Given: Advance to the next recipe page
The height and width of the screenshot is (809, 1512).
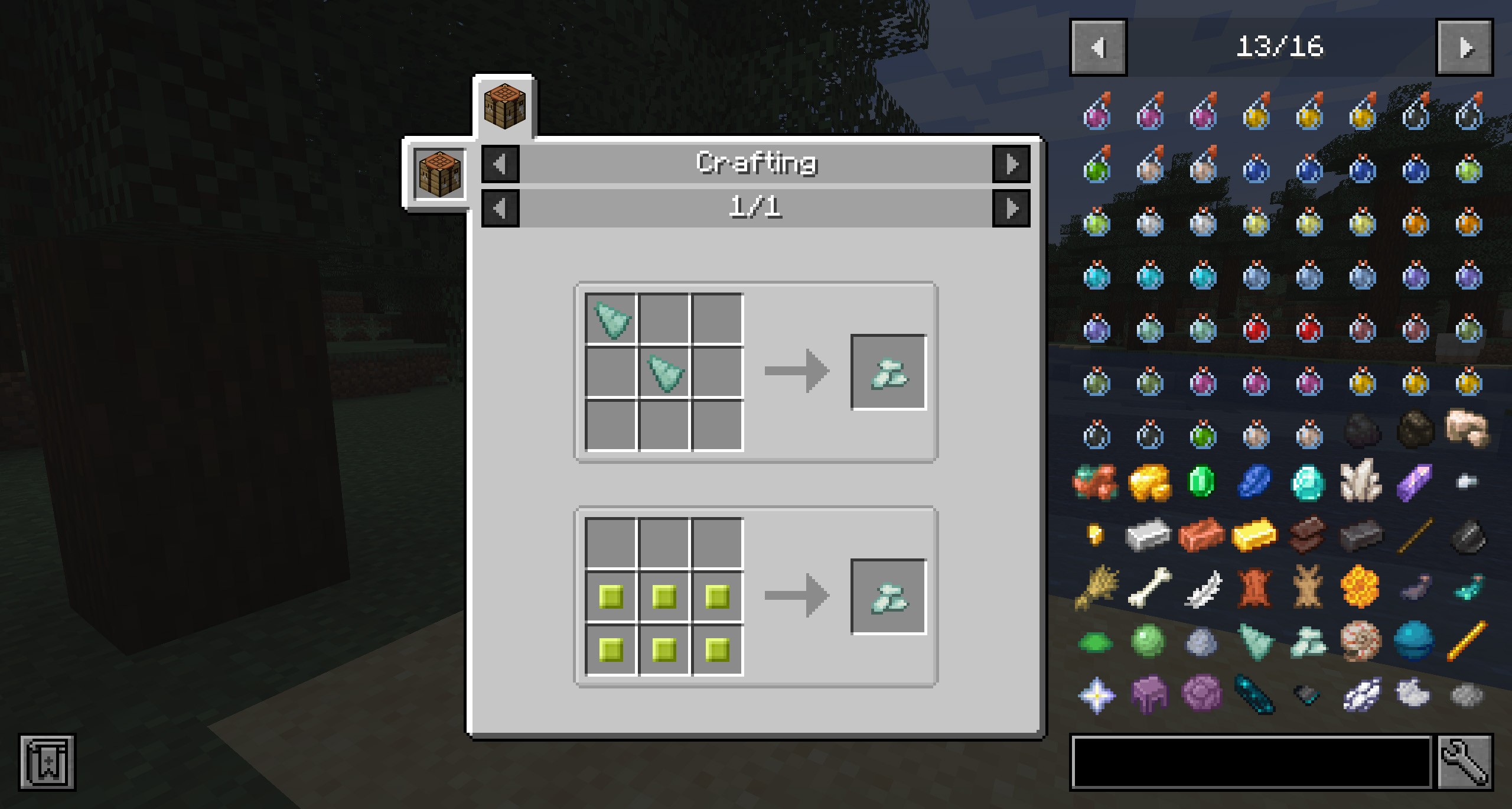Looking at the screenshot, I should click(x=1011, y=209).
